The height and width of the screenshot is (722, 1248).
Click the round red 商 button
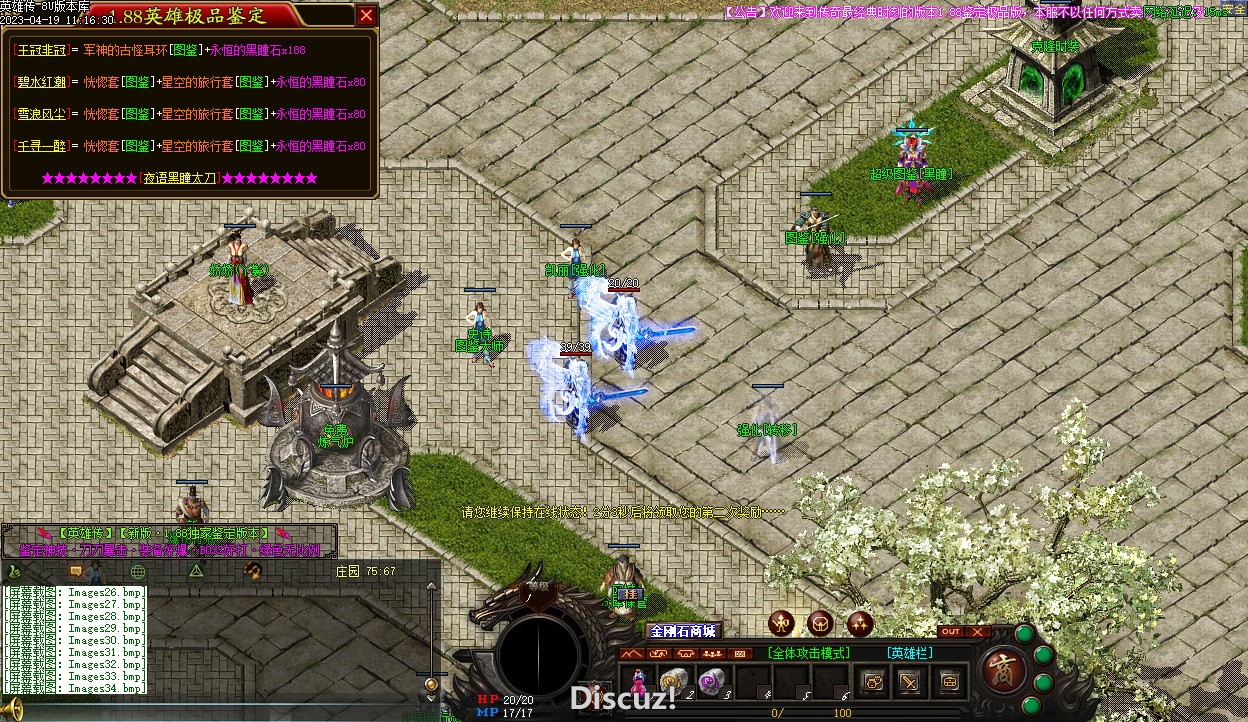pyautogui.click(x=1000, y=668)
